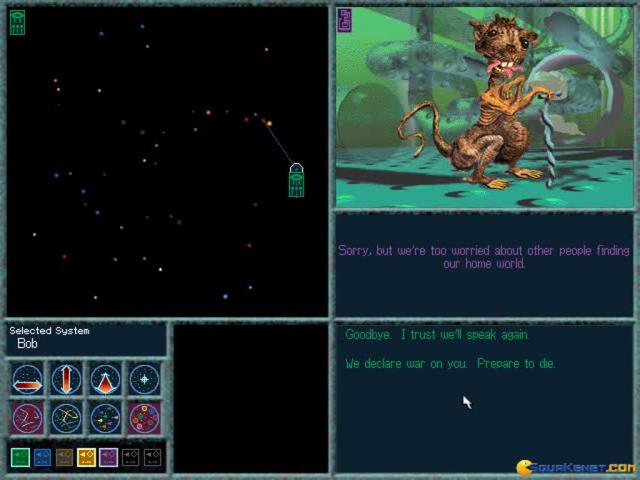Select the blue species flag
This screenshot has width=640, height=480.
tap(42, 457)
